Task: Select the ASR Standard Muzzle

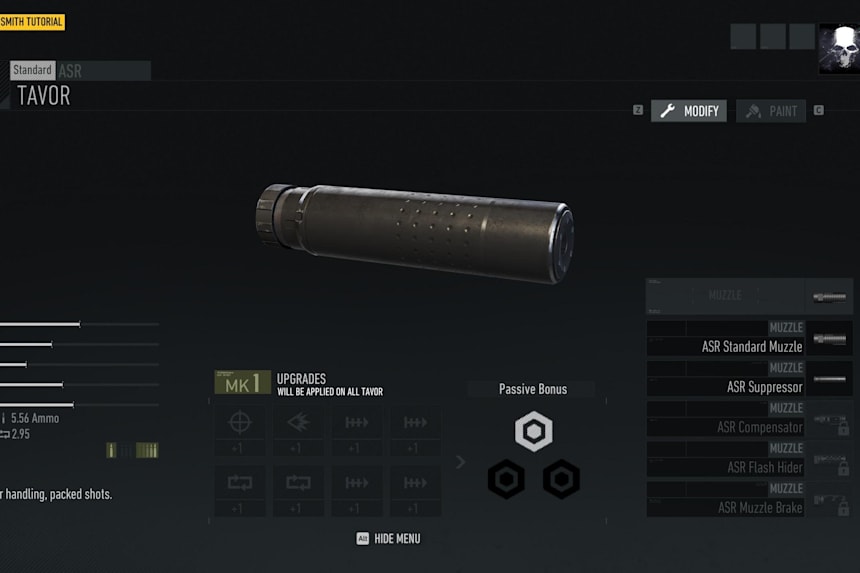Action: (x=749, y=339)
